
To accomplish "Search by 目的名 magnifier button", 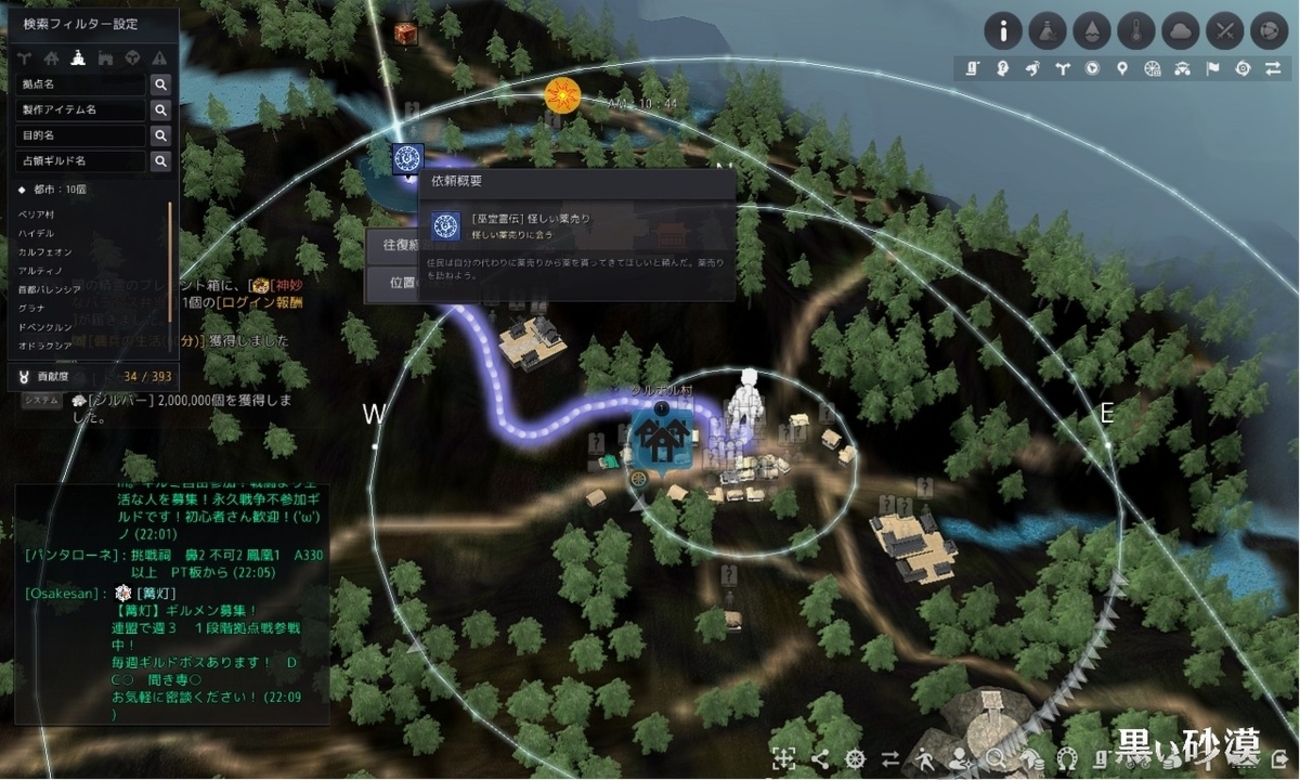I will coord(160,135).
